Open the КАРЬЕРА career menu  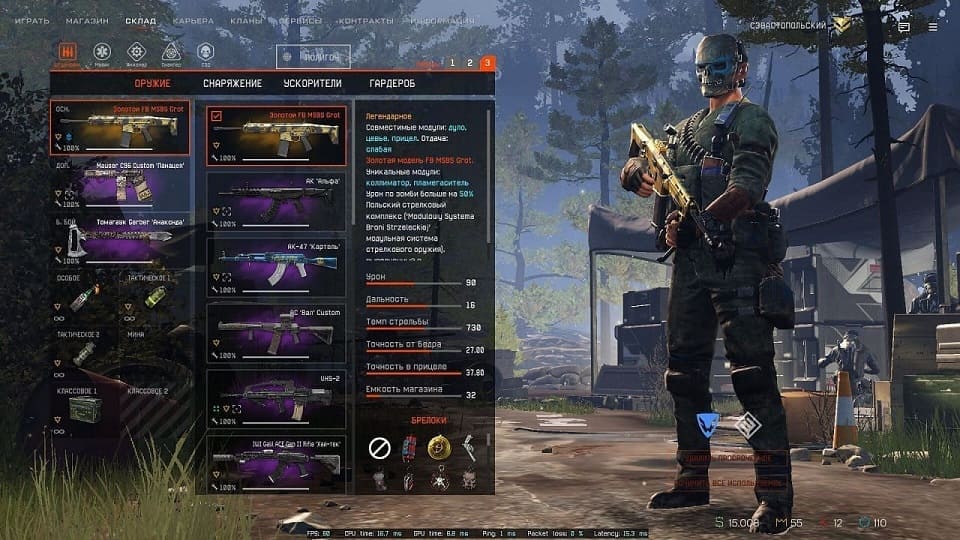pyautogui.click(x=192, y=20)
